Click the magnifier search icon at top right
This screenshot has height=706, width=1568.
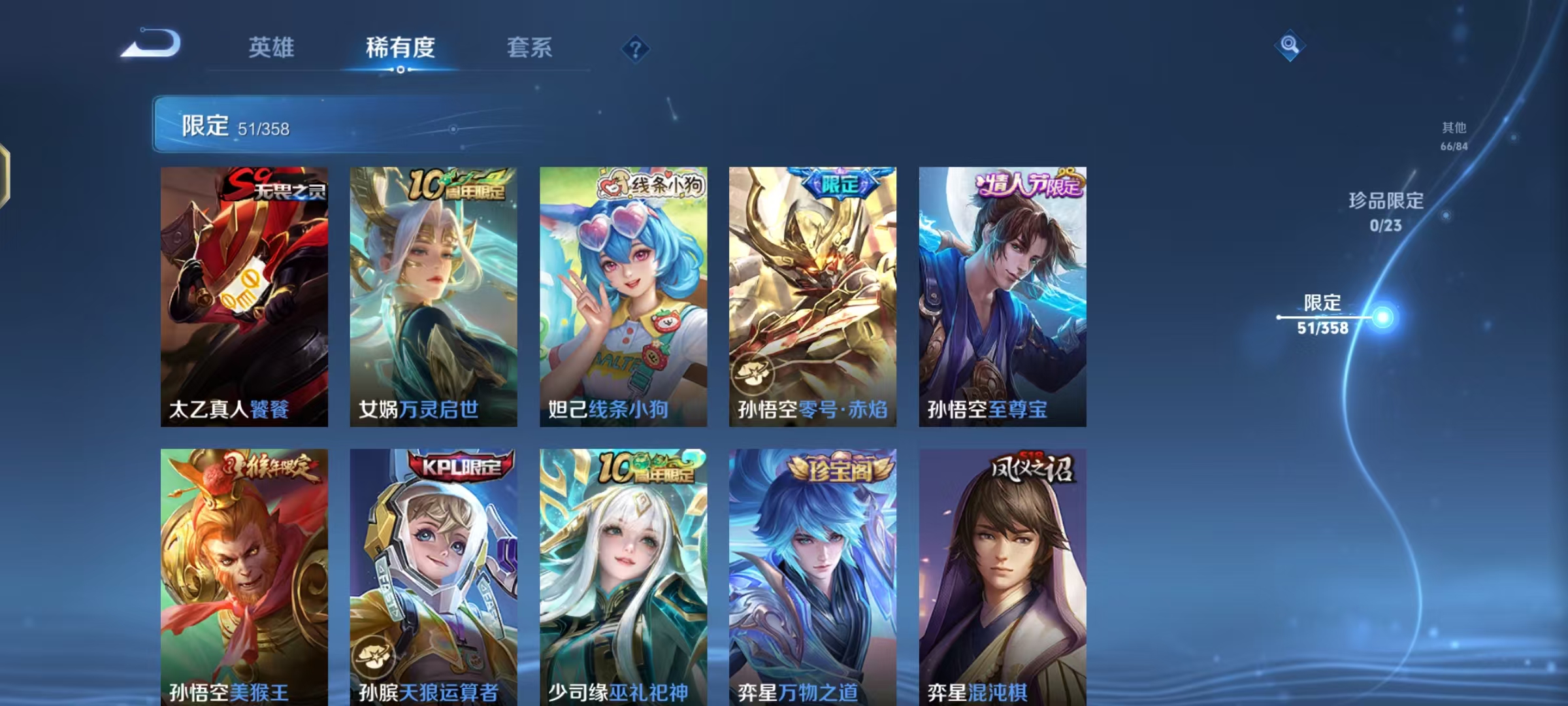tap(1289, 46)
